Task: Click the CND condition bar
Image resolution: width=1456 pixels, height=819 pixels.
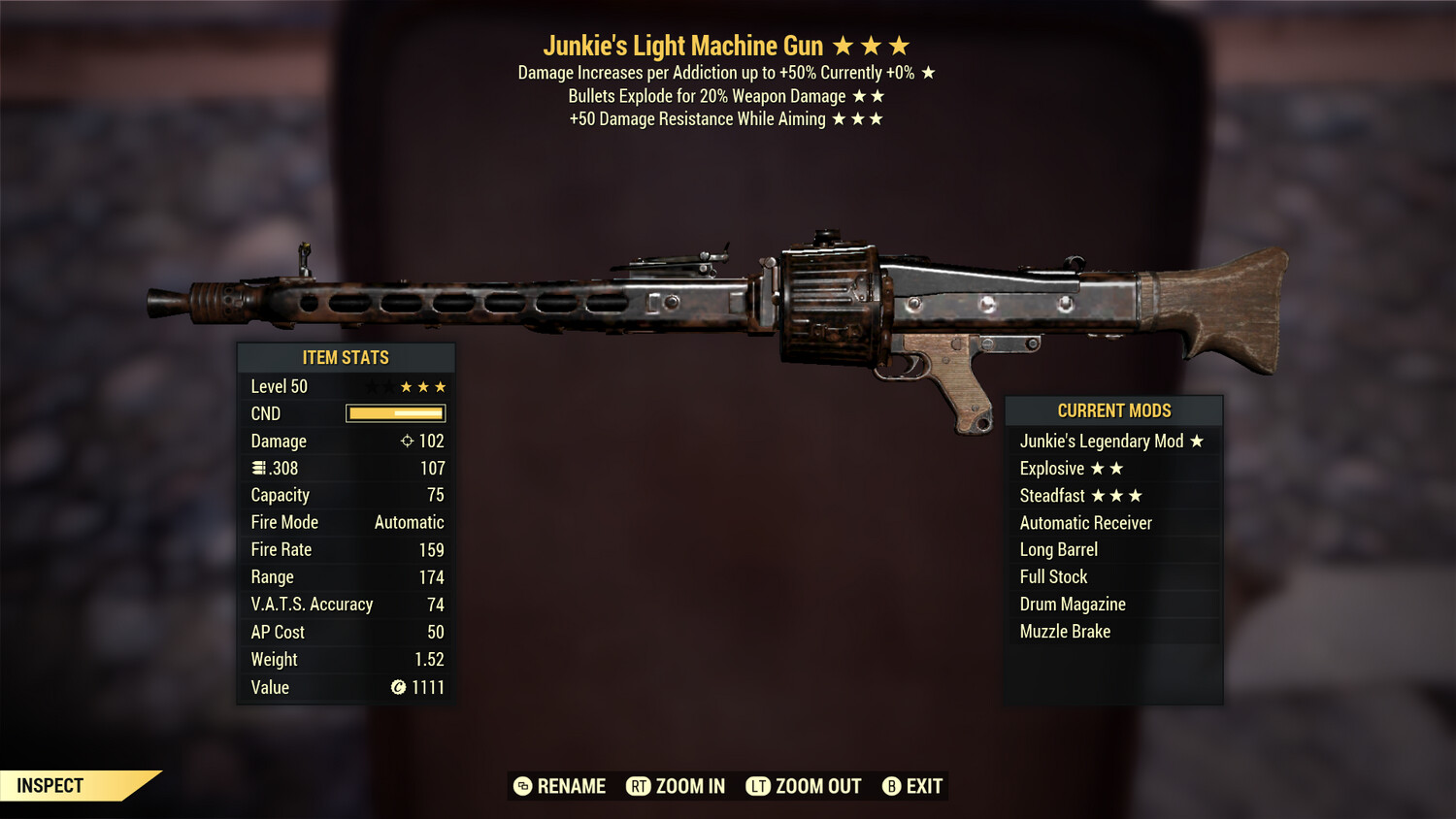Action: pos(395,413)
